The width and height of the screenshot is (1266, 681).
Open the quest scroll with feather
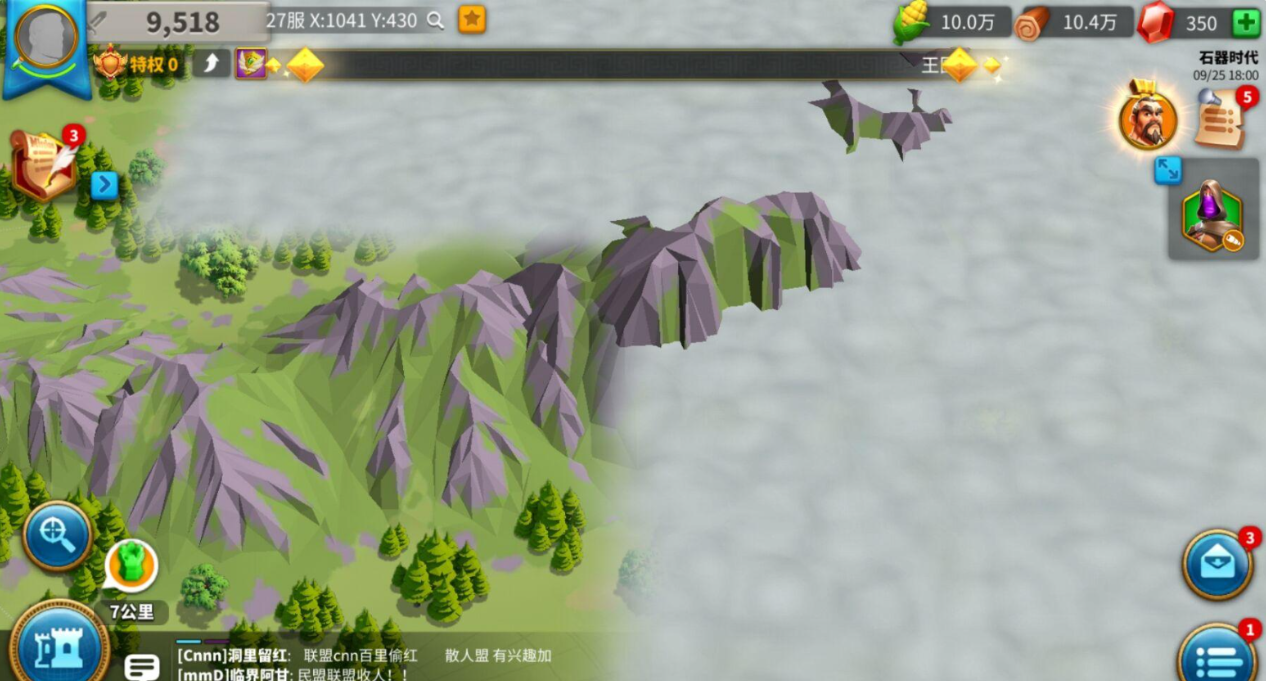tap(45, 165)
